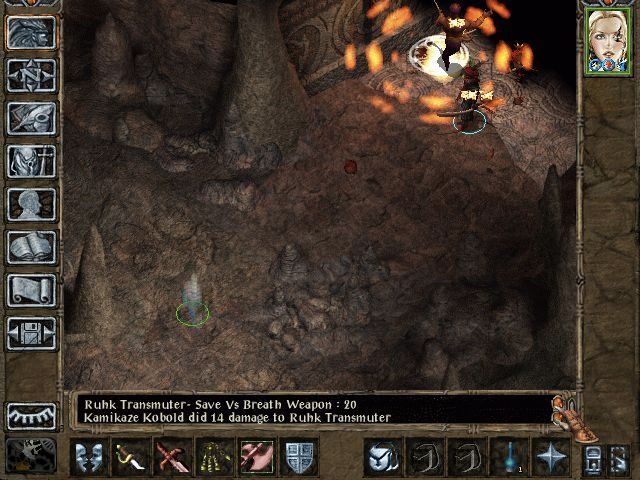Screen dimensions: 640x480
Task: Click the yellow tassel ability icon
Action: [214, 458]
